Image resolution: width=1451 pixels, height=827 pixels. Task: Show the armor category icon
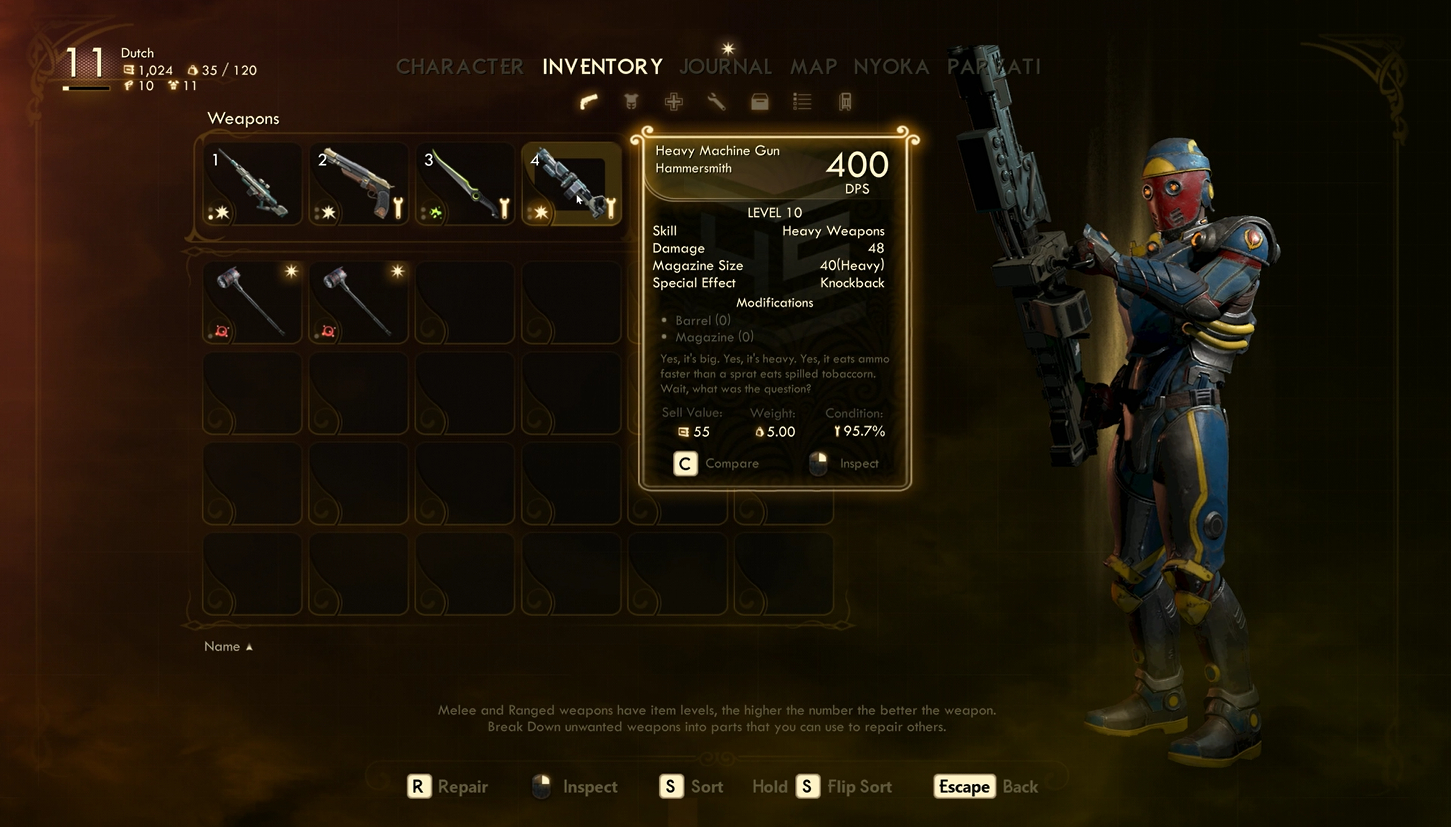coord(631,101)
